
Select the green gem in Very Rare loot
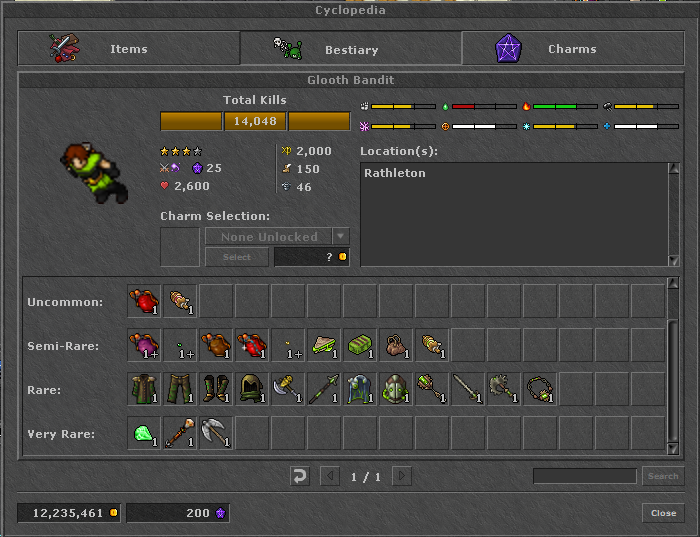(144, 433)
